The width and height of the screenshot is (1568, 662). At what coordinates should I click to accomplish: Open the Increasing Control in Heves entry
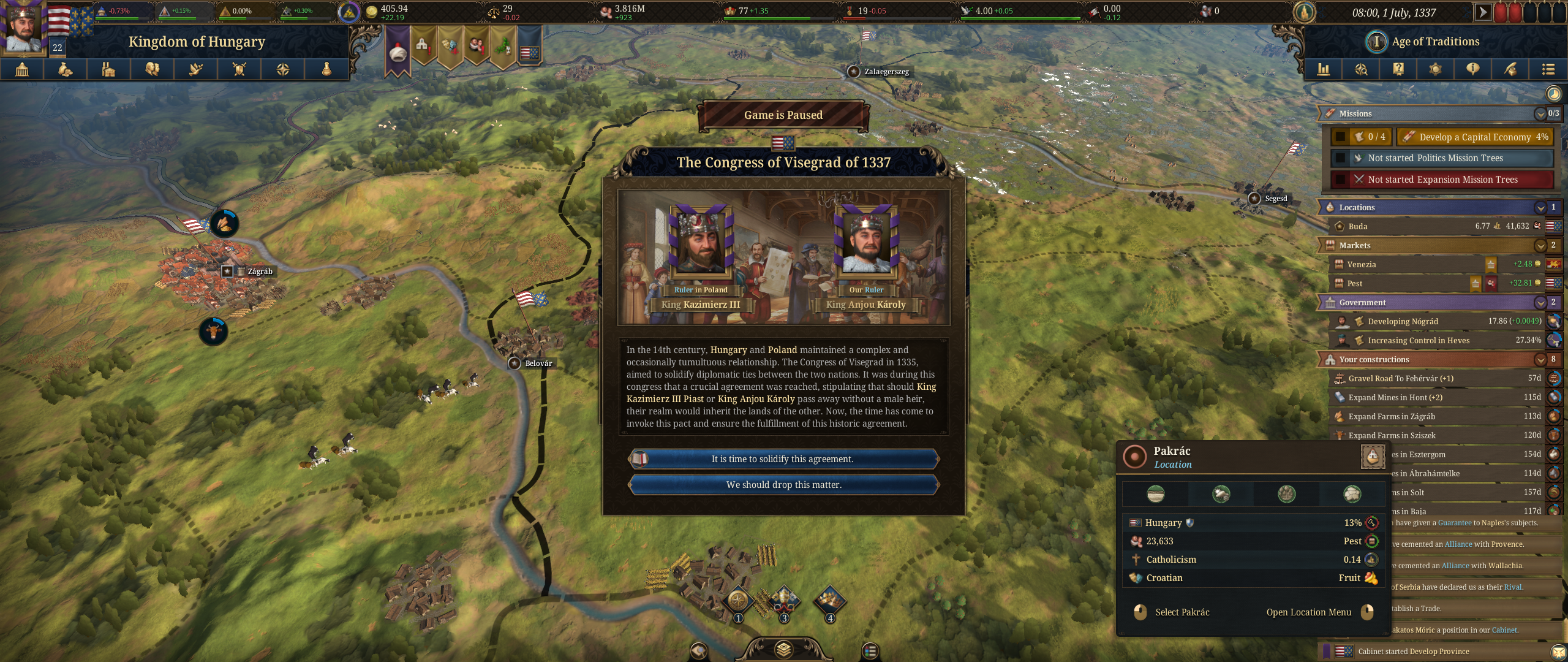[x=1418, y=340]
